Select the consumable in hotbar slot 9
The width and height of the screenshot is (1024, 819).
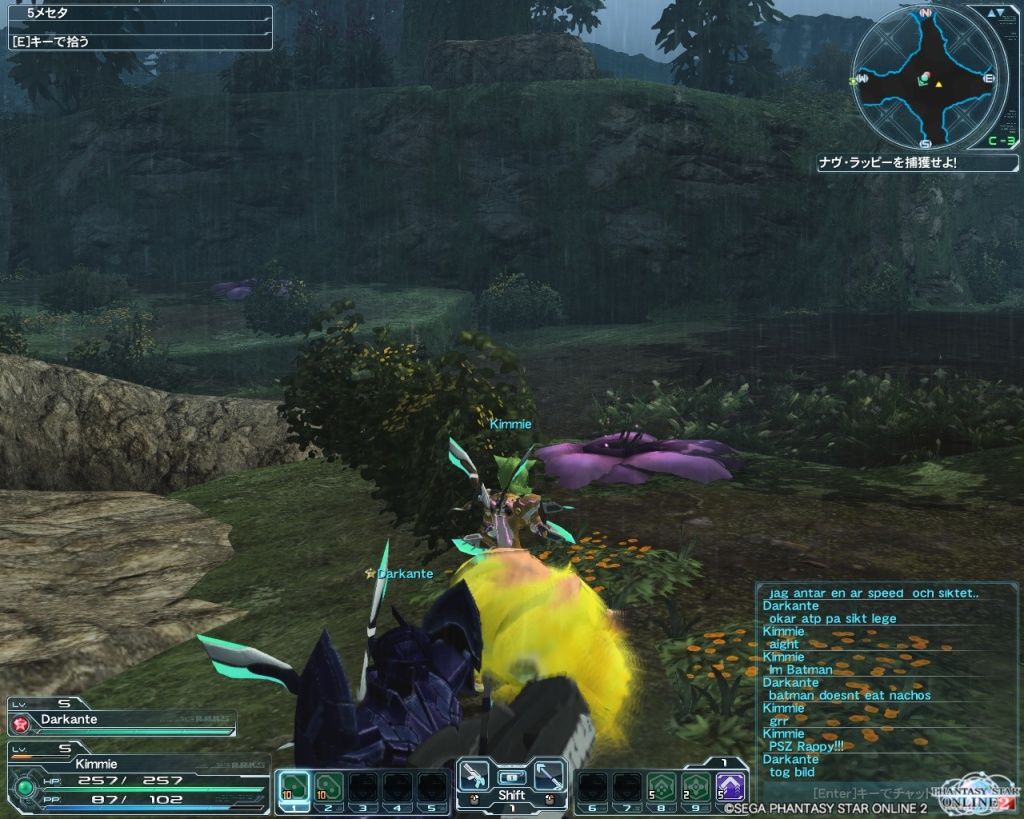[x=695, y=786]
